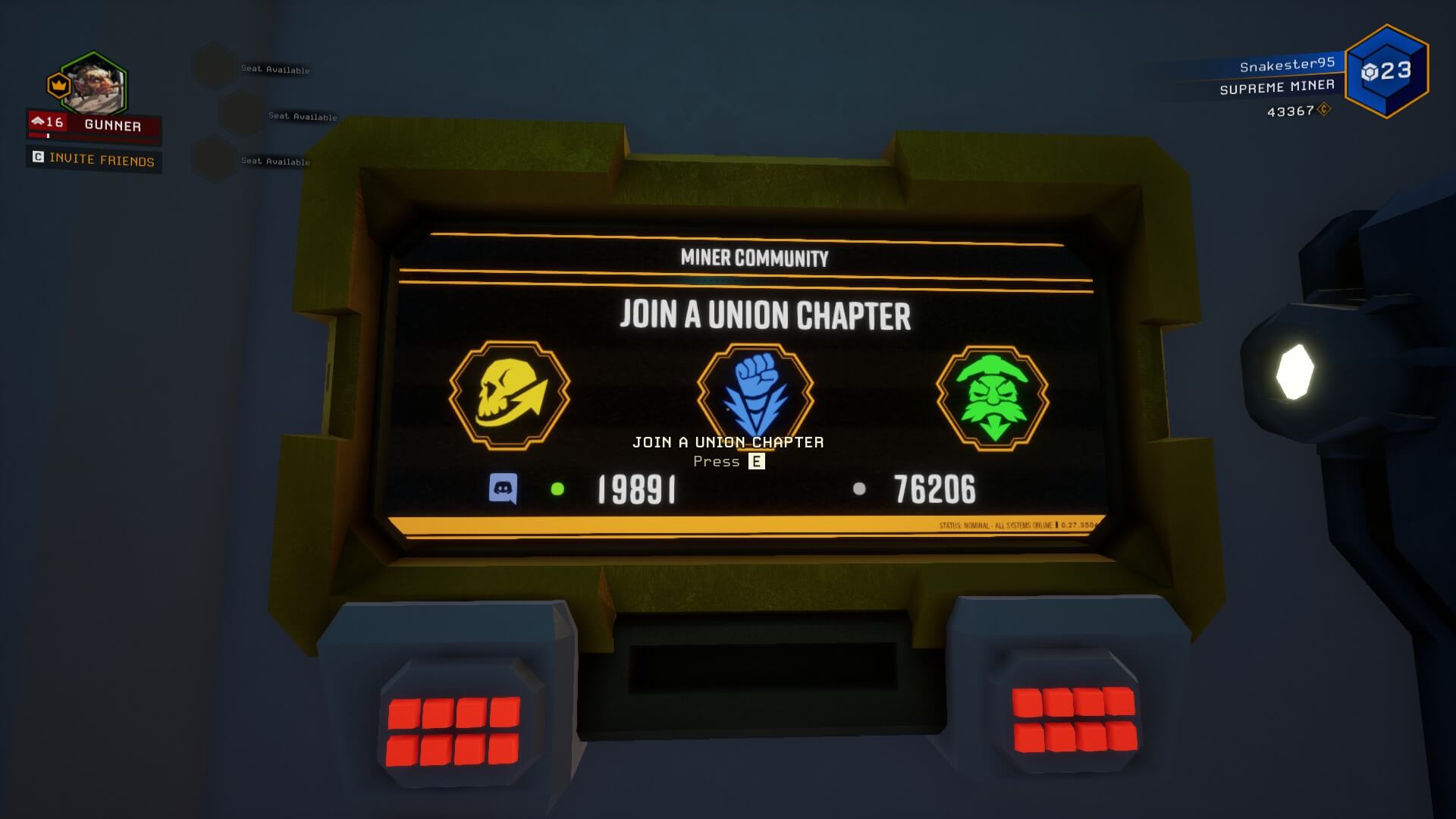Viewport: 1456px width, 819px height.
Task: Click JOIN A UNION CHAPTER prompt text
Action: [727, 441]
